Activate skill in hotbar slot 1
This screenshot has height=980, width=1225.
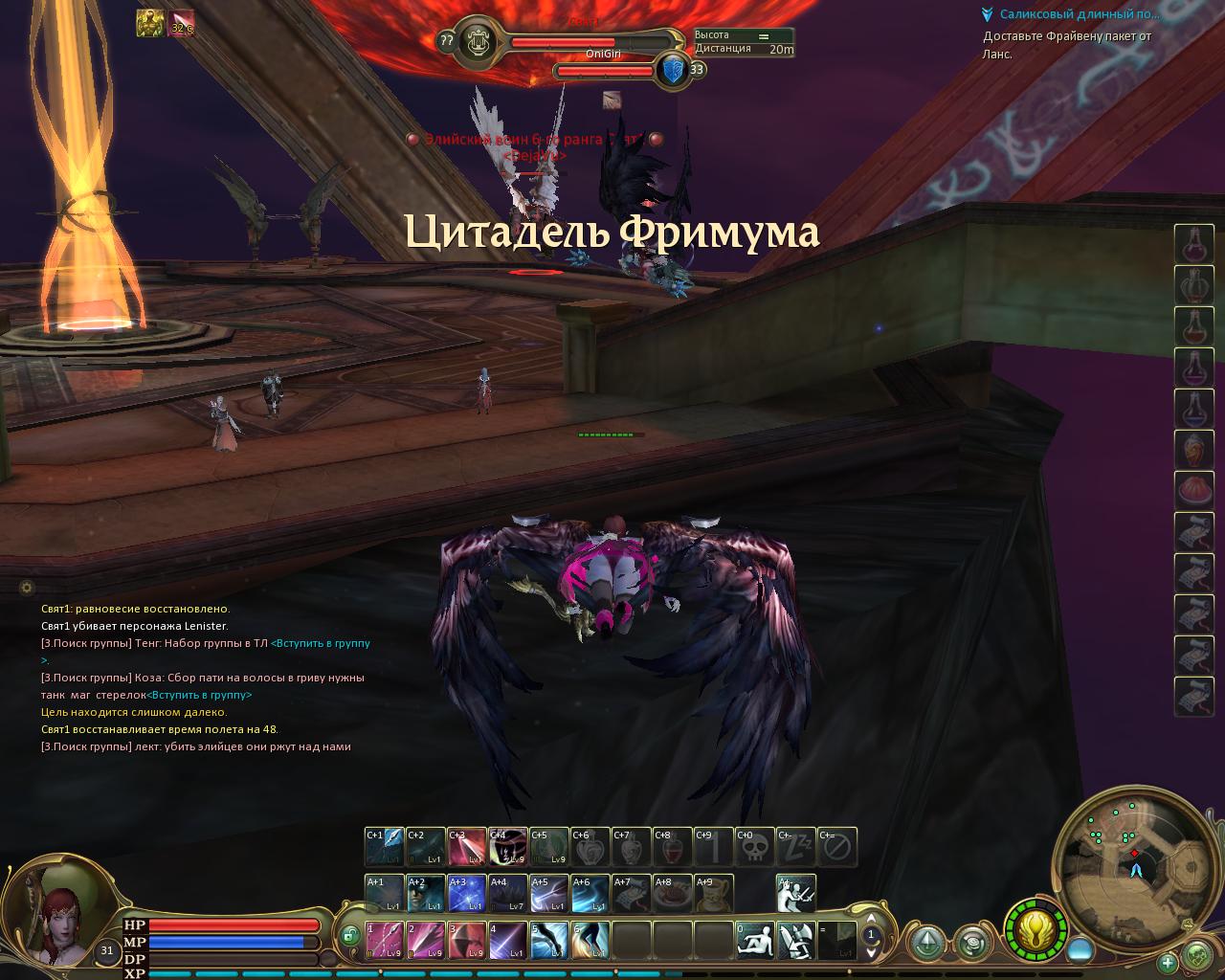[x=384, y=941]
